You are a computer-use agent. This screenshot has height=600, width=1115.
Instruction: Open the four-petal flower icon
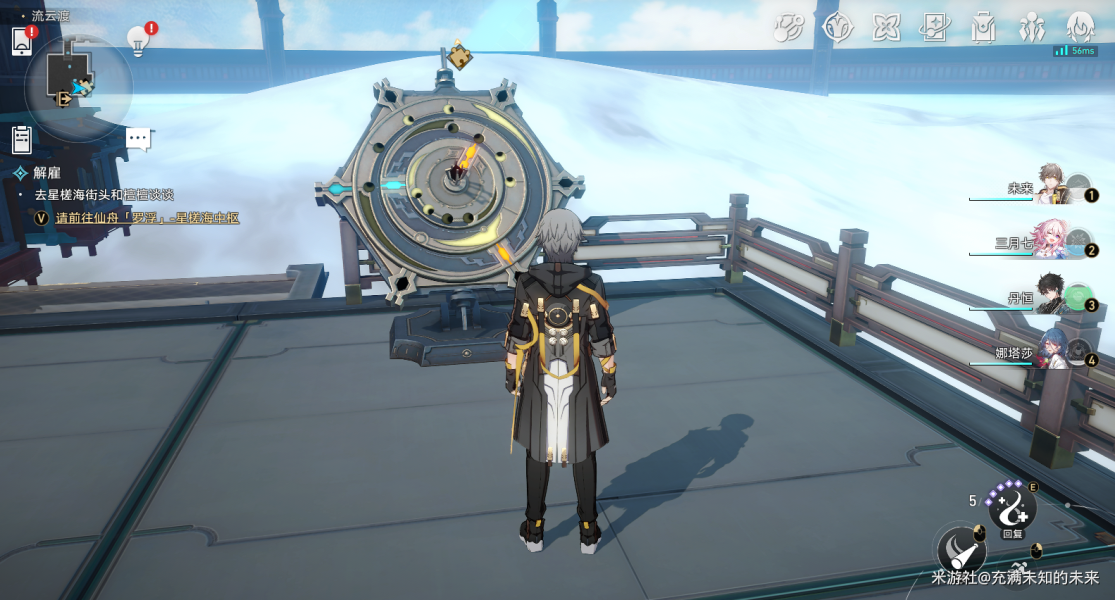[x=886, y=27]
